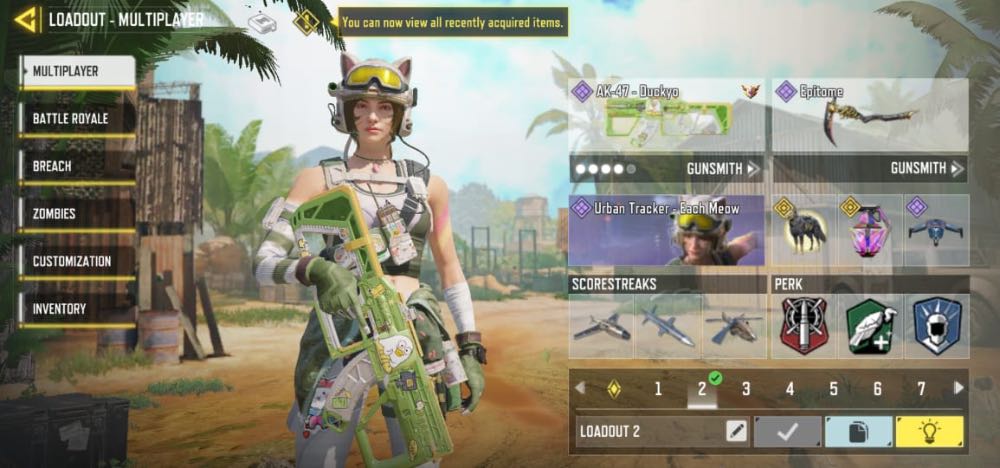The image size is (1000, 468).
Task: Select the blue helmet perk slot
Action: pos(937,326)
